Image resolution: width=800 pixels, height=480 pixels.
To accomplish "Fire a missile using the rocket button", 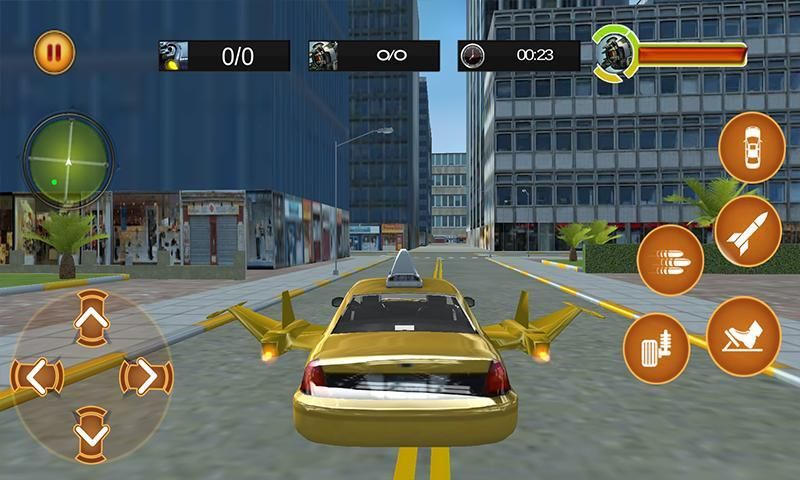I will (x=748, y=231).
